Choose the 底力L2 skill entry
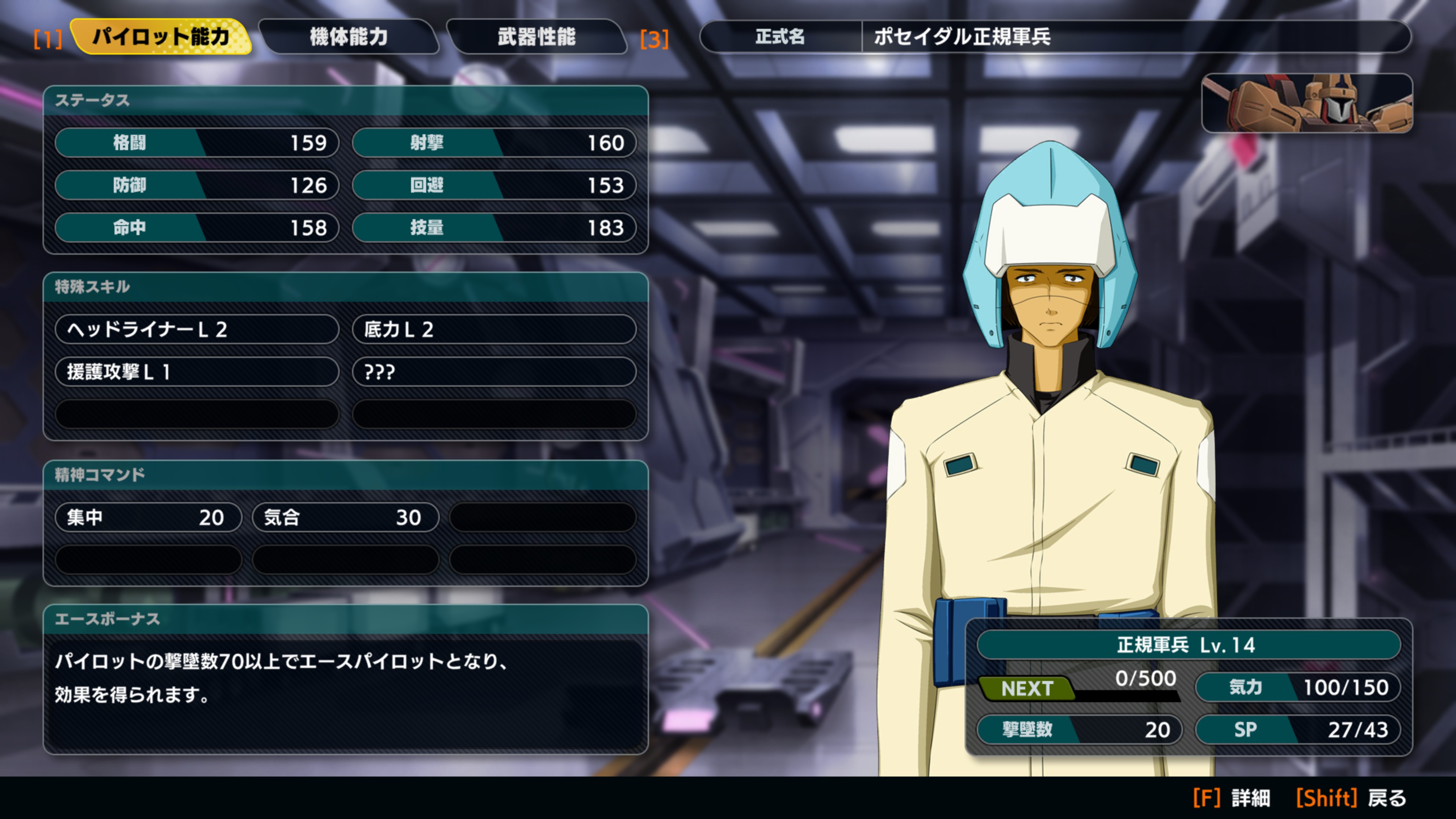Screen dimensions: 1456x819 [x=494, y=329]
